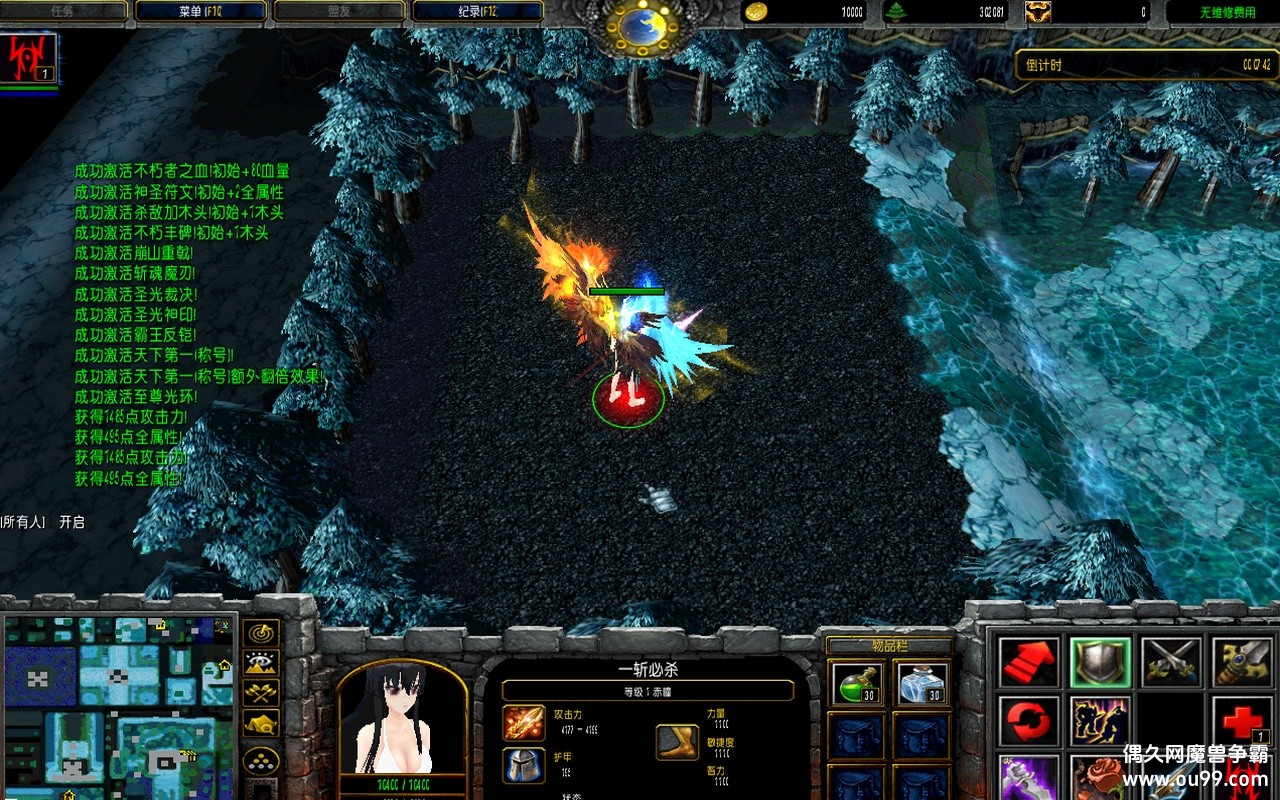Activate the red arrow Move command
The width and height of the screenshot is (1280, 800).
(1029, 663)
